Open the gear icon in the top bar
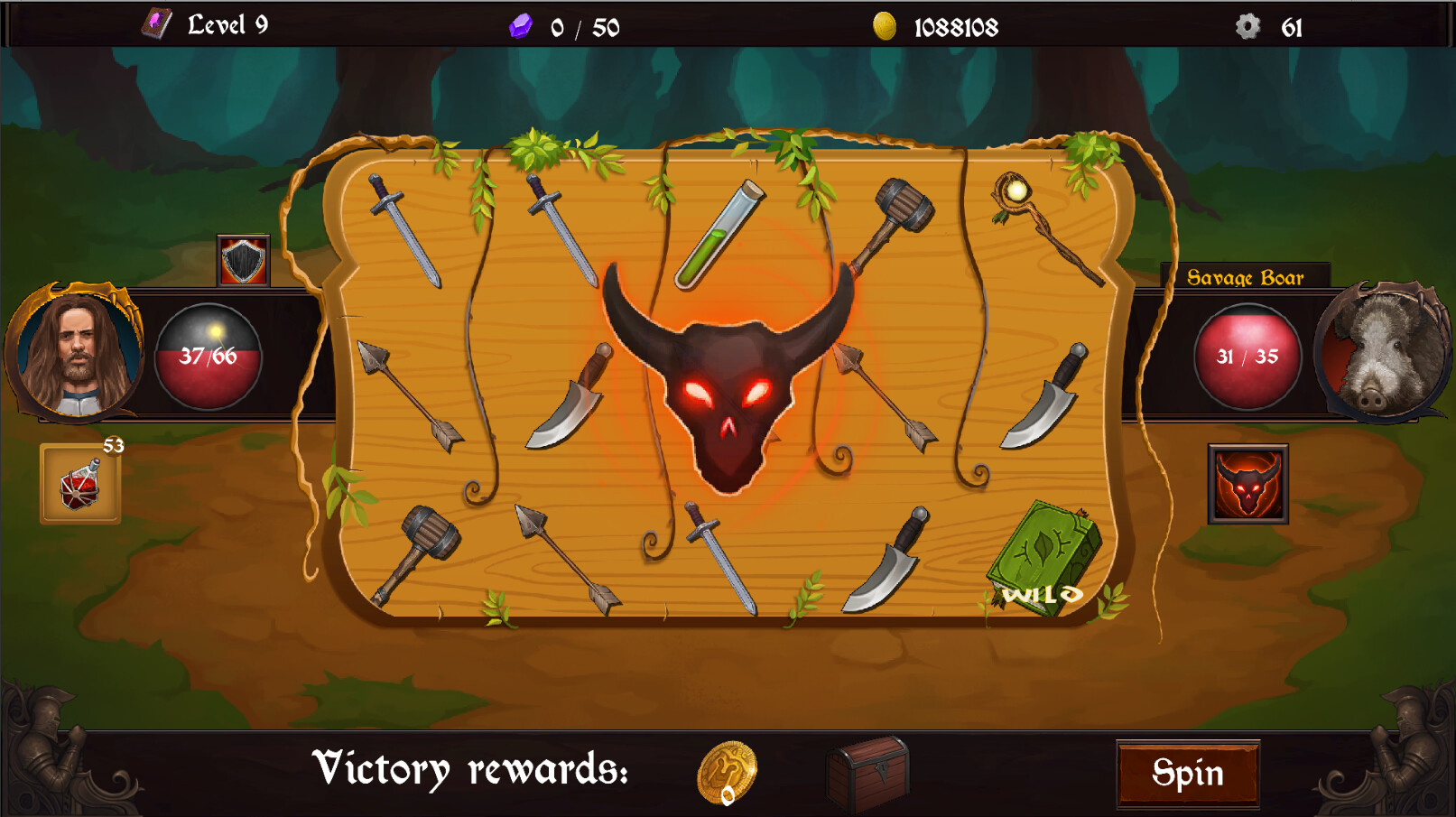The width and height of the screenshot is (1456, 817). tap(1249, 27)
